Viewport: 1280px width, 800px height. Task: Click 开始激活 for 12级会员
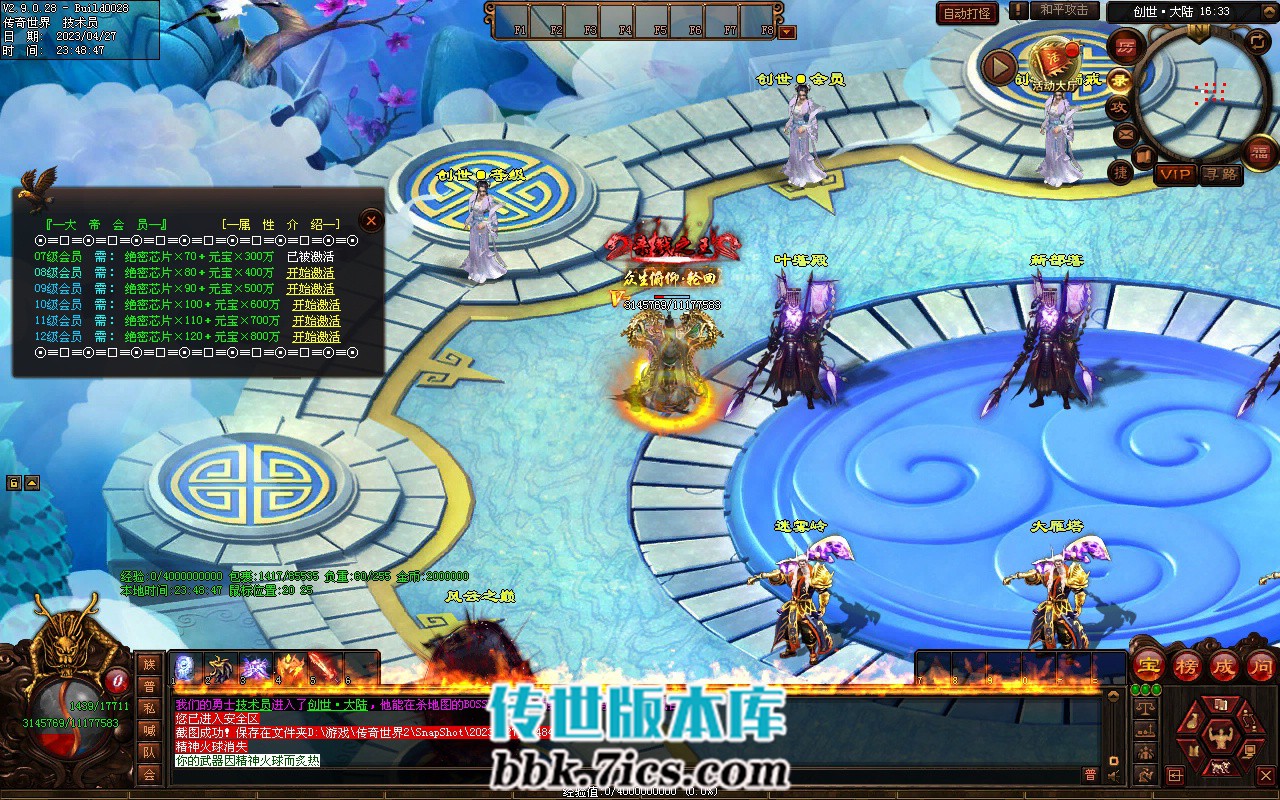click(316, 337)
